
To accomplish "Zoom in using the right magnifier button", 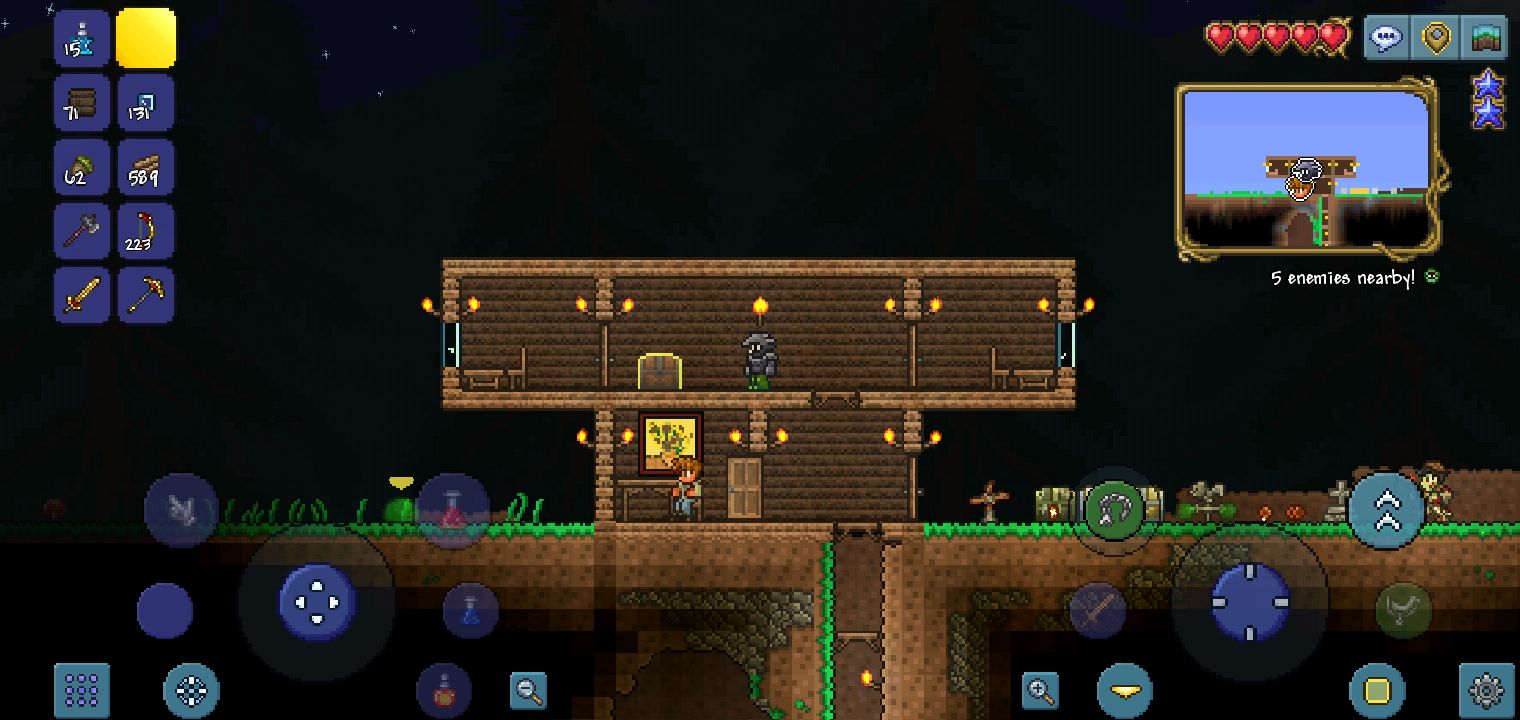I will tap(1040, 689).
